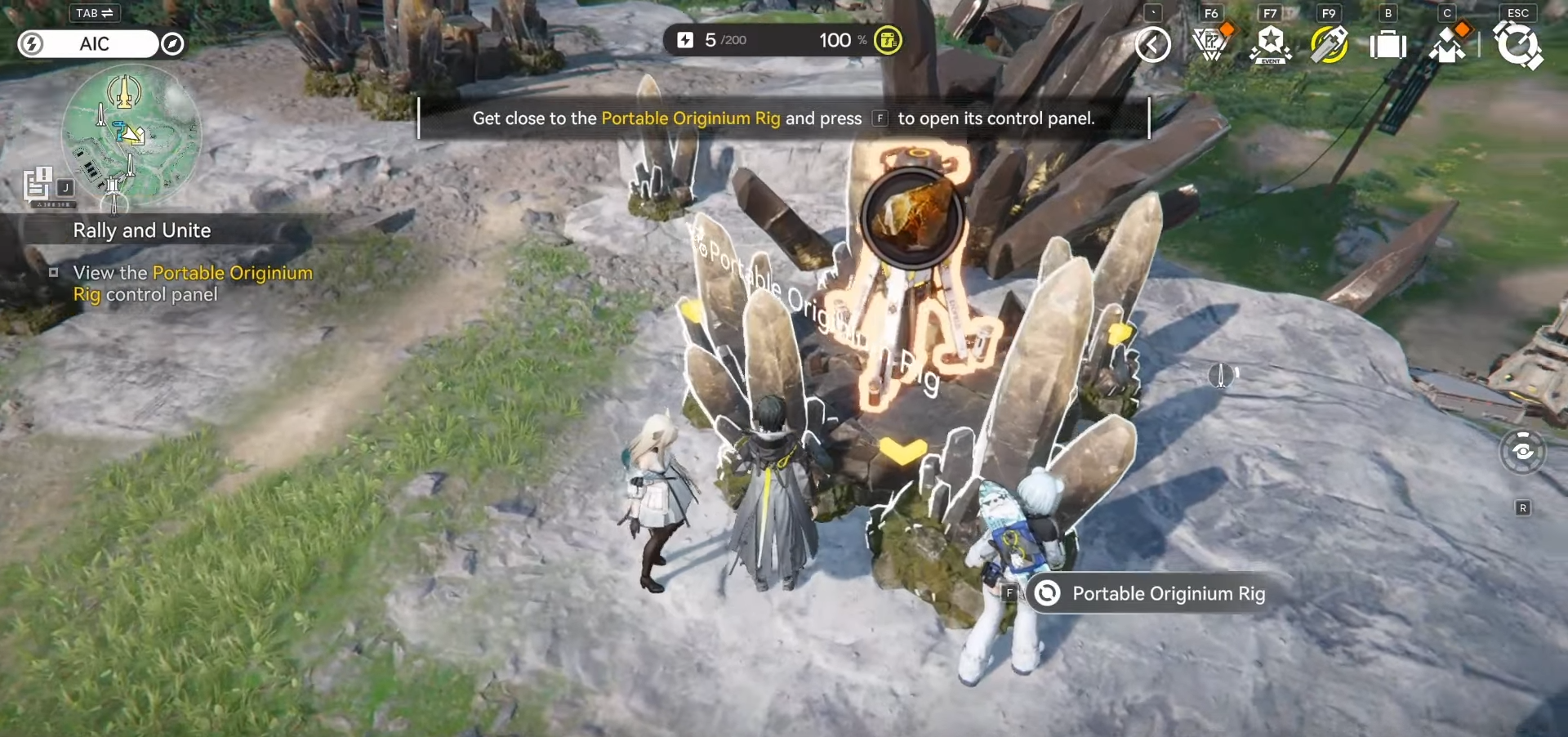1568x737 pixels.
Task: Open the circular minimap
Action: pos(131,135)
